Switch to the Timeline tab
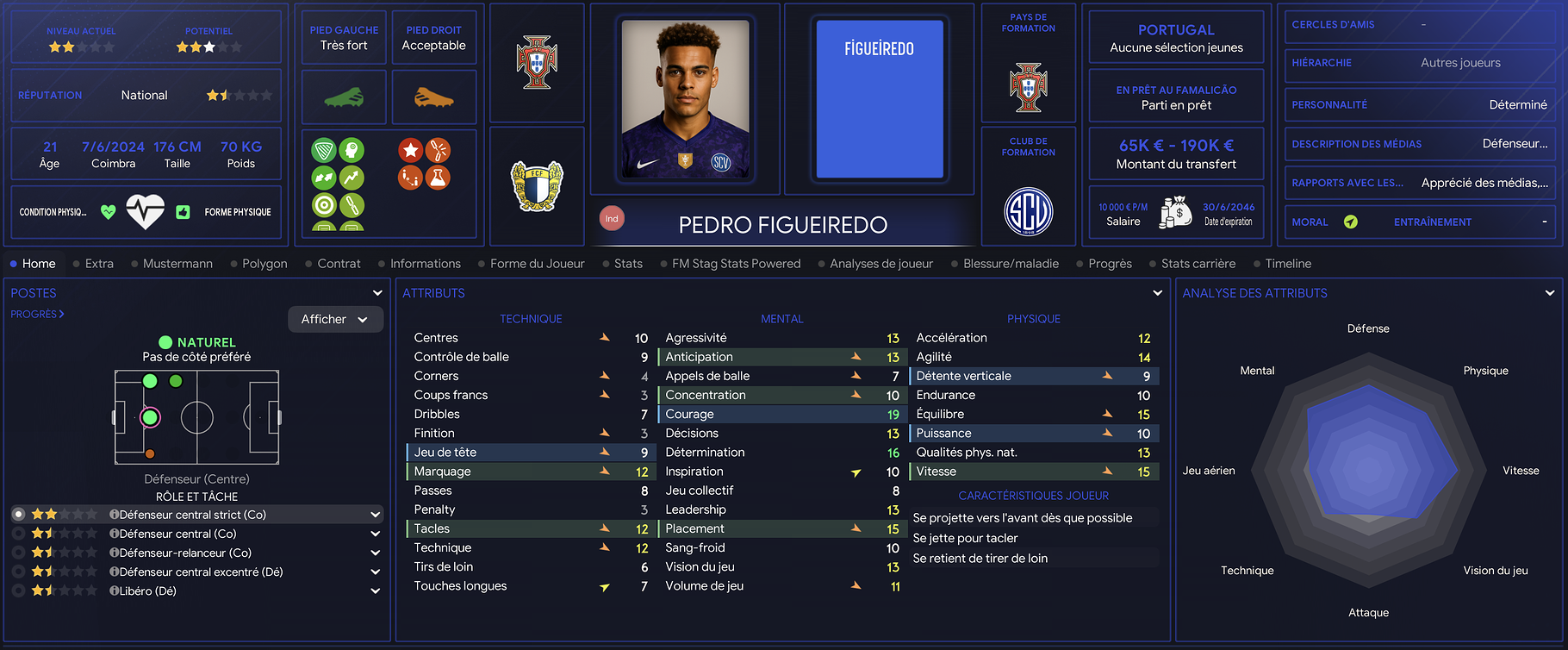Image resolution: width=1568 pixels, height=650 pixels. [x=1288, y=264]
